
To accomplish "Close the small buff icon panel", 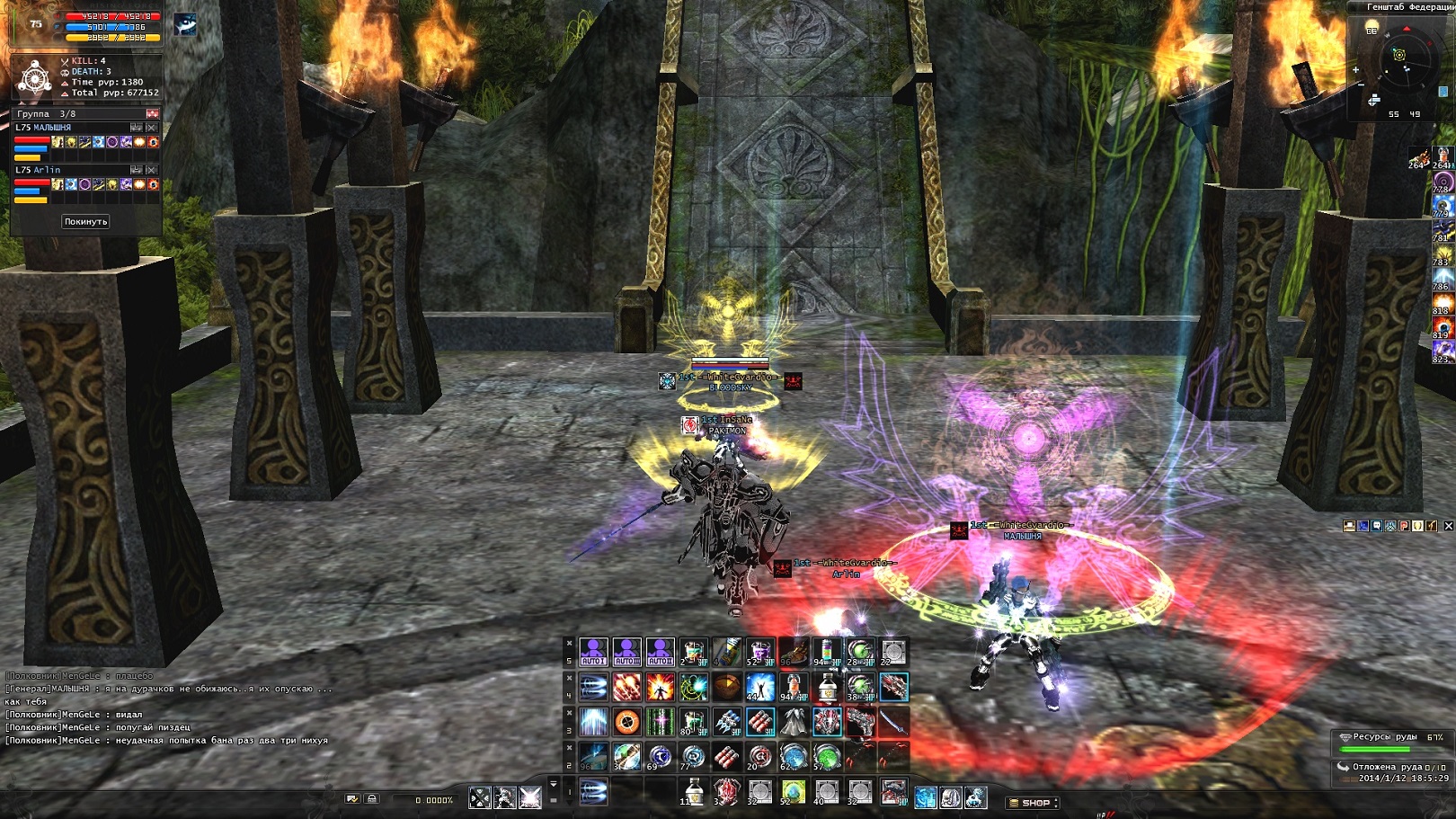I will (1448, 526).
